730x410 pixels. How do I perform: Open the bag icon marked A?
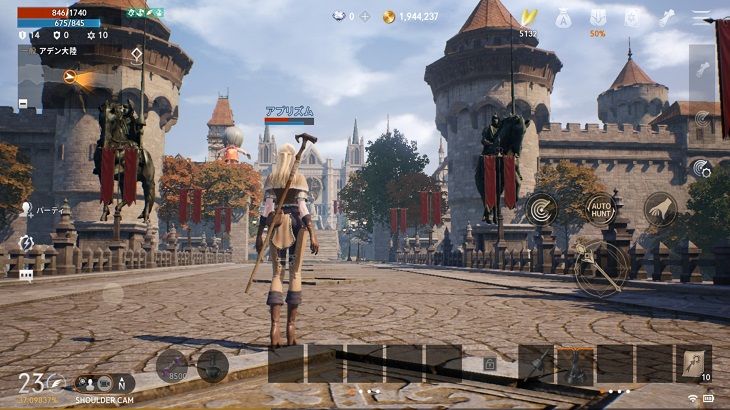coord(563,18)
